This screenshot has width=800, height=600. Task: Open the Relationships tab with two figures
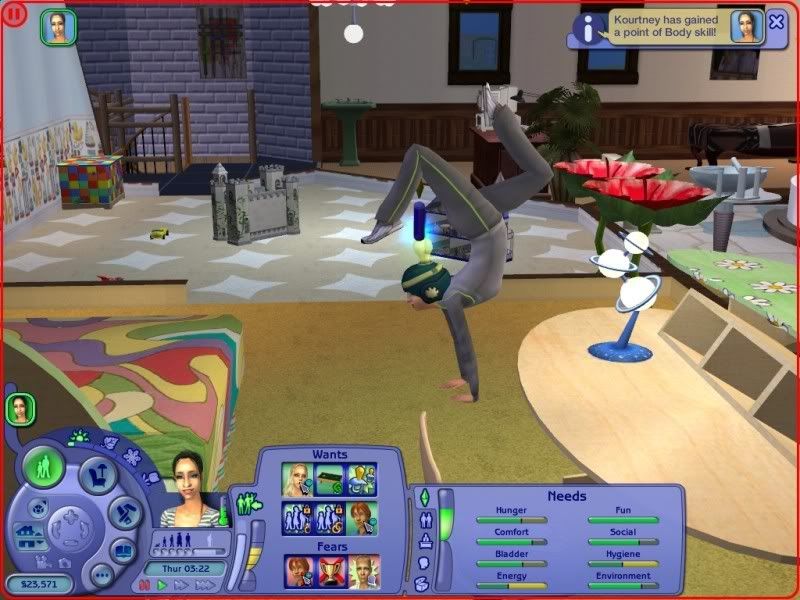click(x=423, y=519)
